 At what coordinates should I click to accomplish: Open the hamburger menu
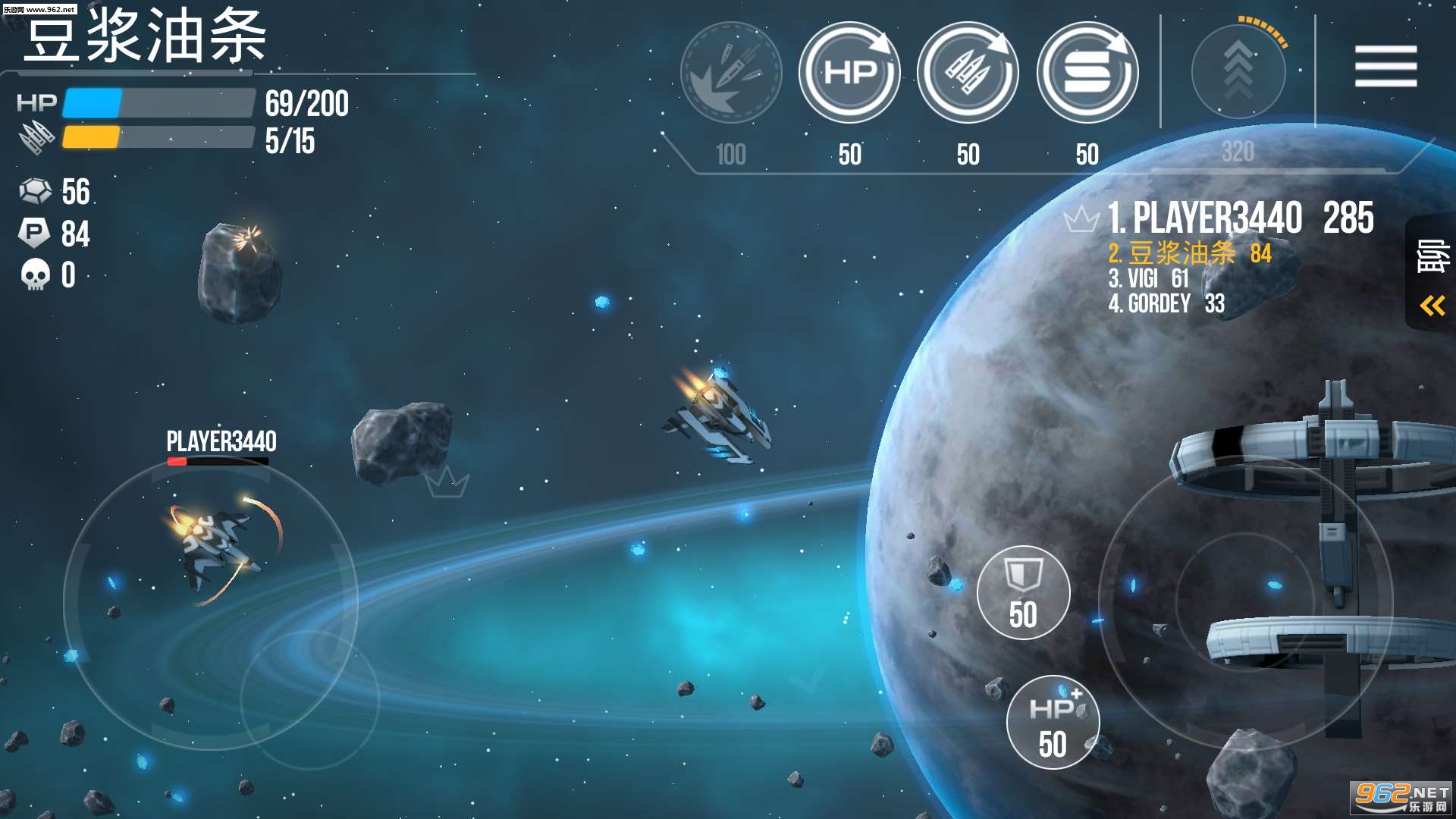click(x=1385, y=66)
